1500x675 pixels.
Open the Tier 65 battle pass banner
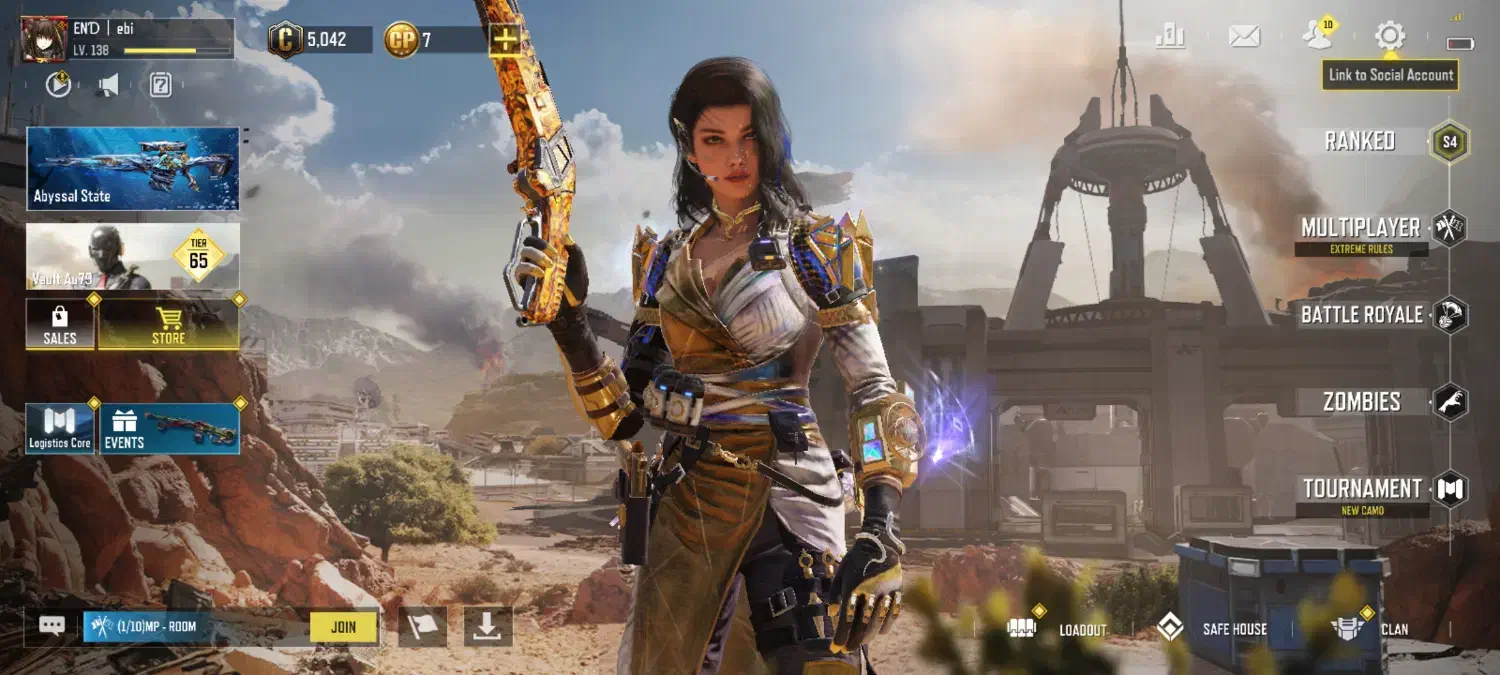click(x=133, y=256)
